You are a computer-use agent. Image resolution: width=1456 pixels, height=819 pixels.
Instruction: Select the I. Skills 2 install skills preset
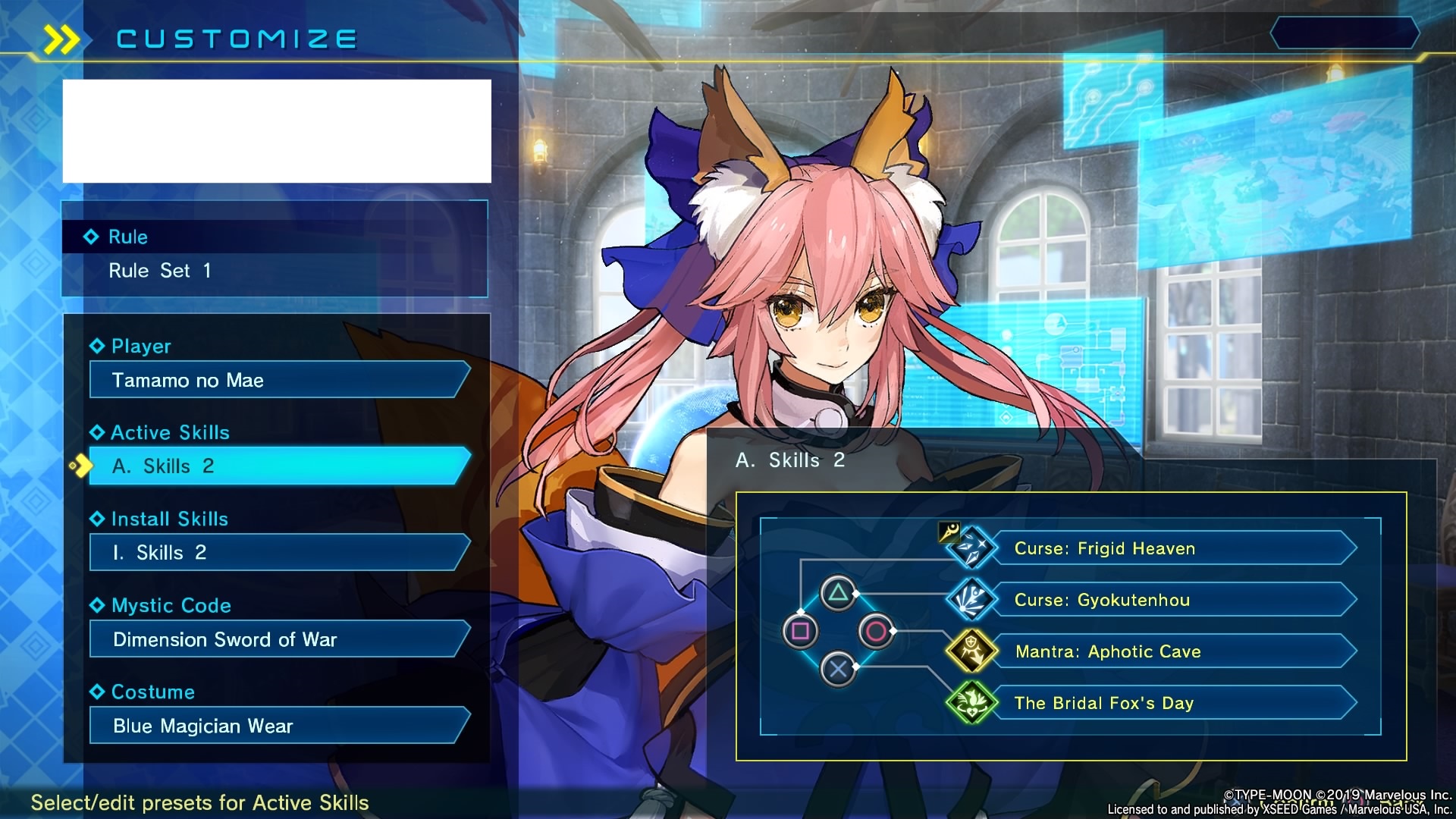279,552
